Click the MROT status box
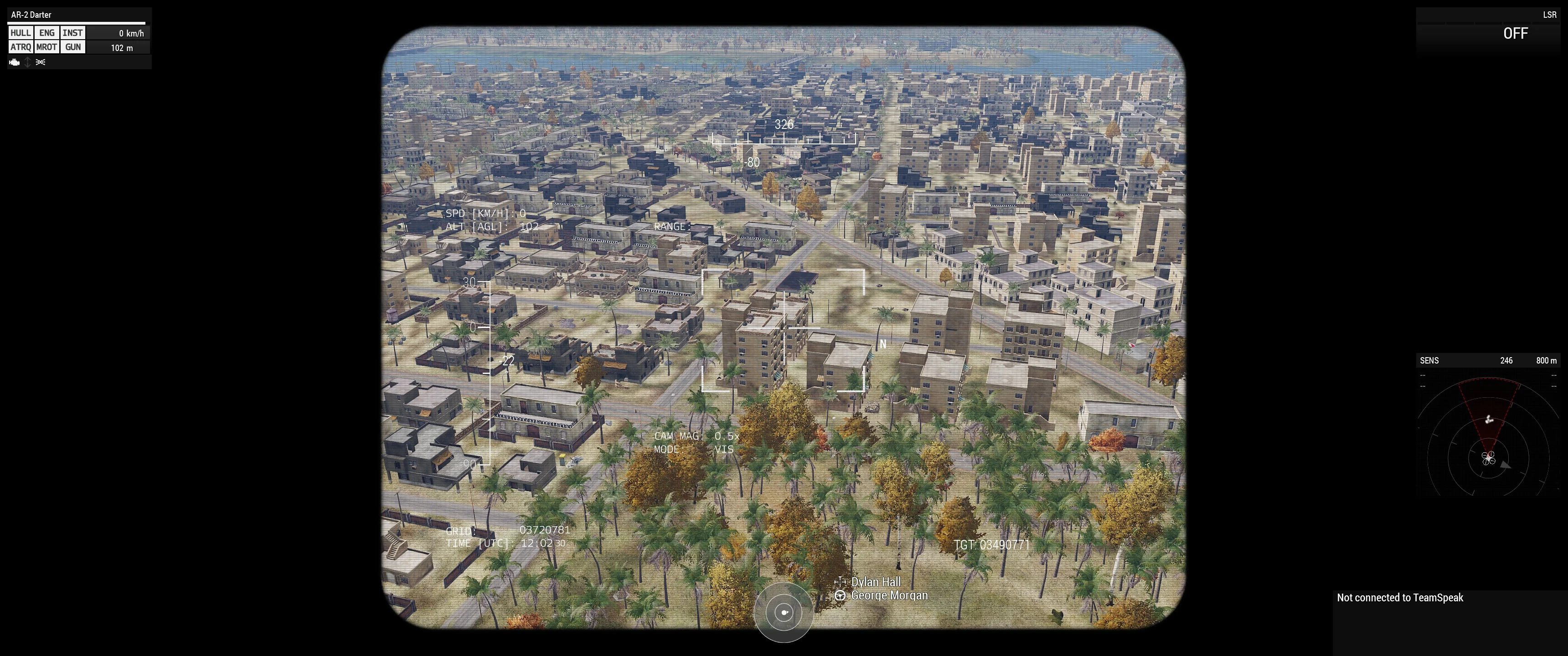The height and width of the screenshot is (656, 1568). point(47,47)
